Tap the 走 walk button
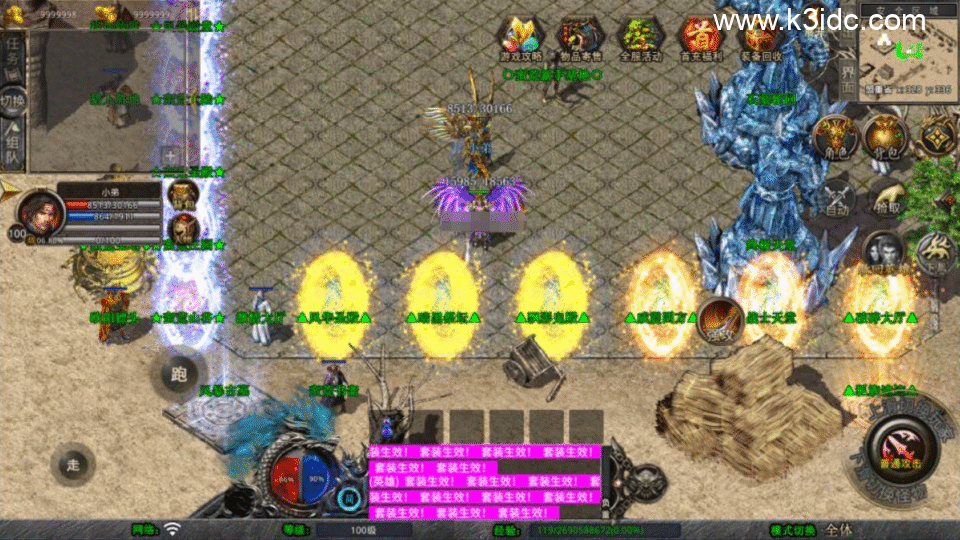 click(x=72, y=463)
